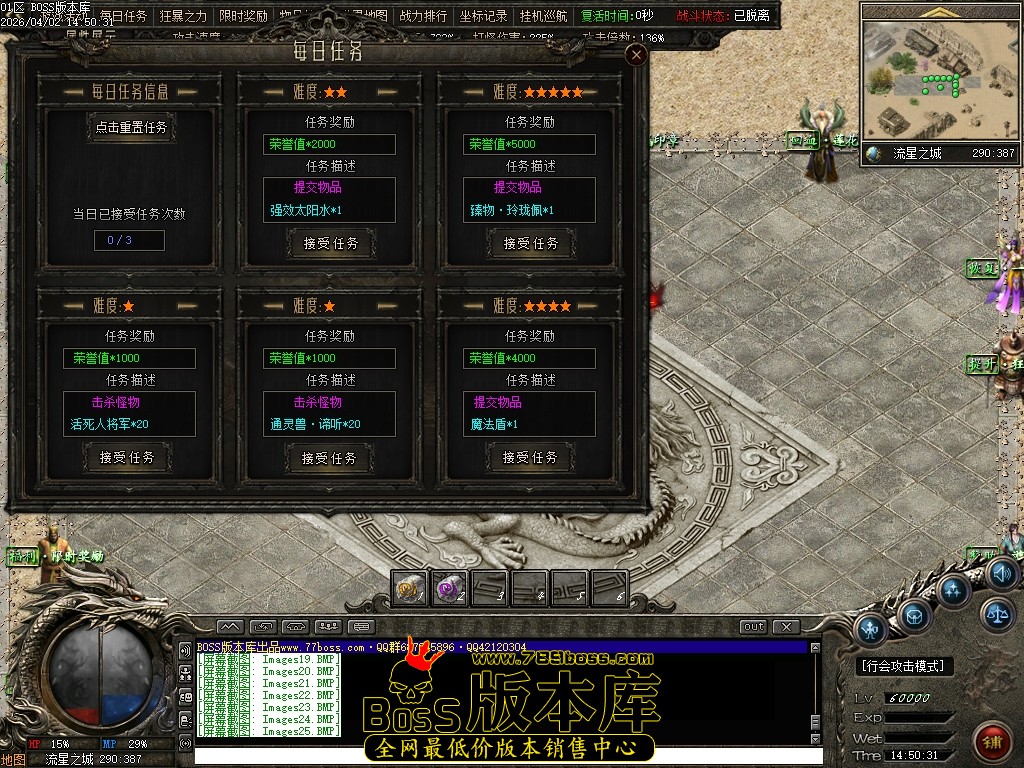The width and height of the screenshot is (1024, 768).
Task: Click the chat text input field
Action: tap(500, 753)
